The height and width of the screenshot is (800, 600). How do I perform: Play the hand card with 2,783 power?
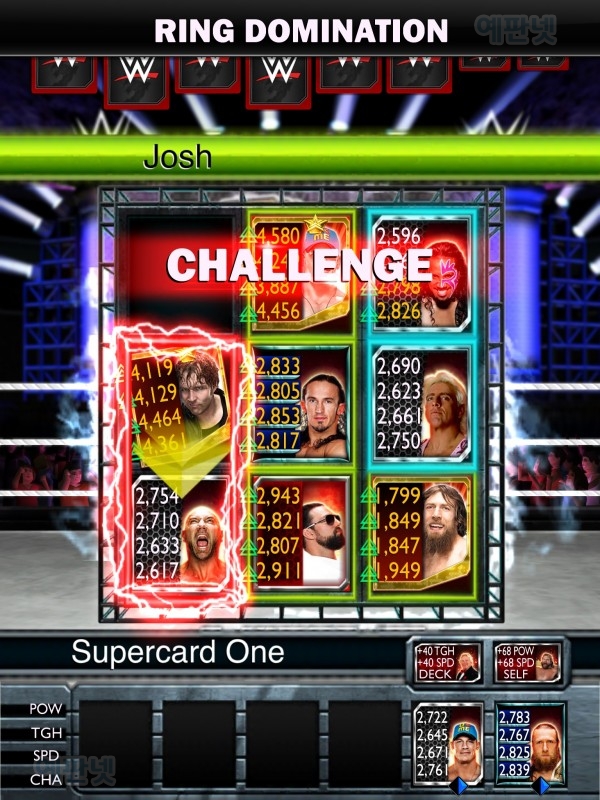tap(530, 744)
